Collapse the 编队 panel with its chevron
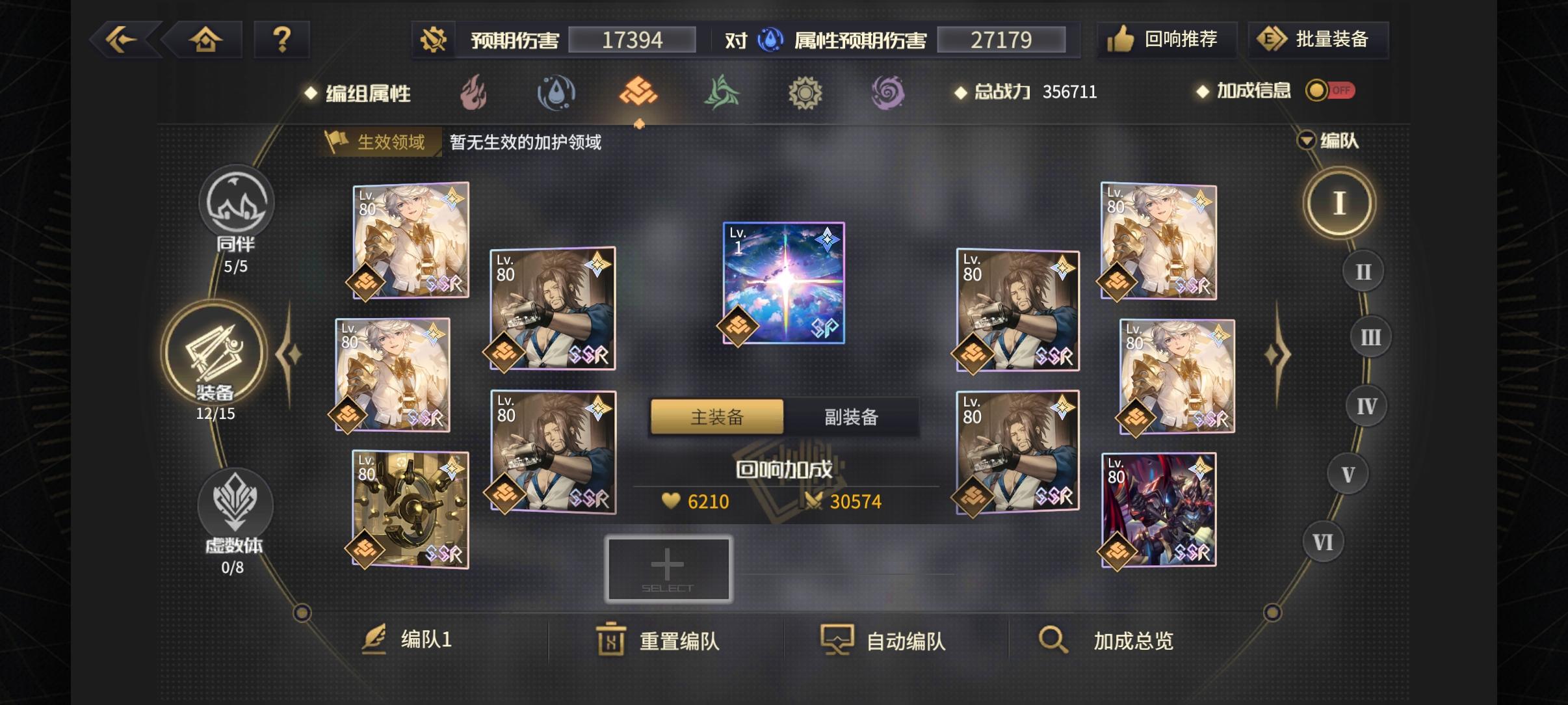 pyautogui.click(x=1305, y=140)
